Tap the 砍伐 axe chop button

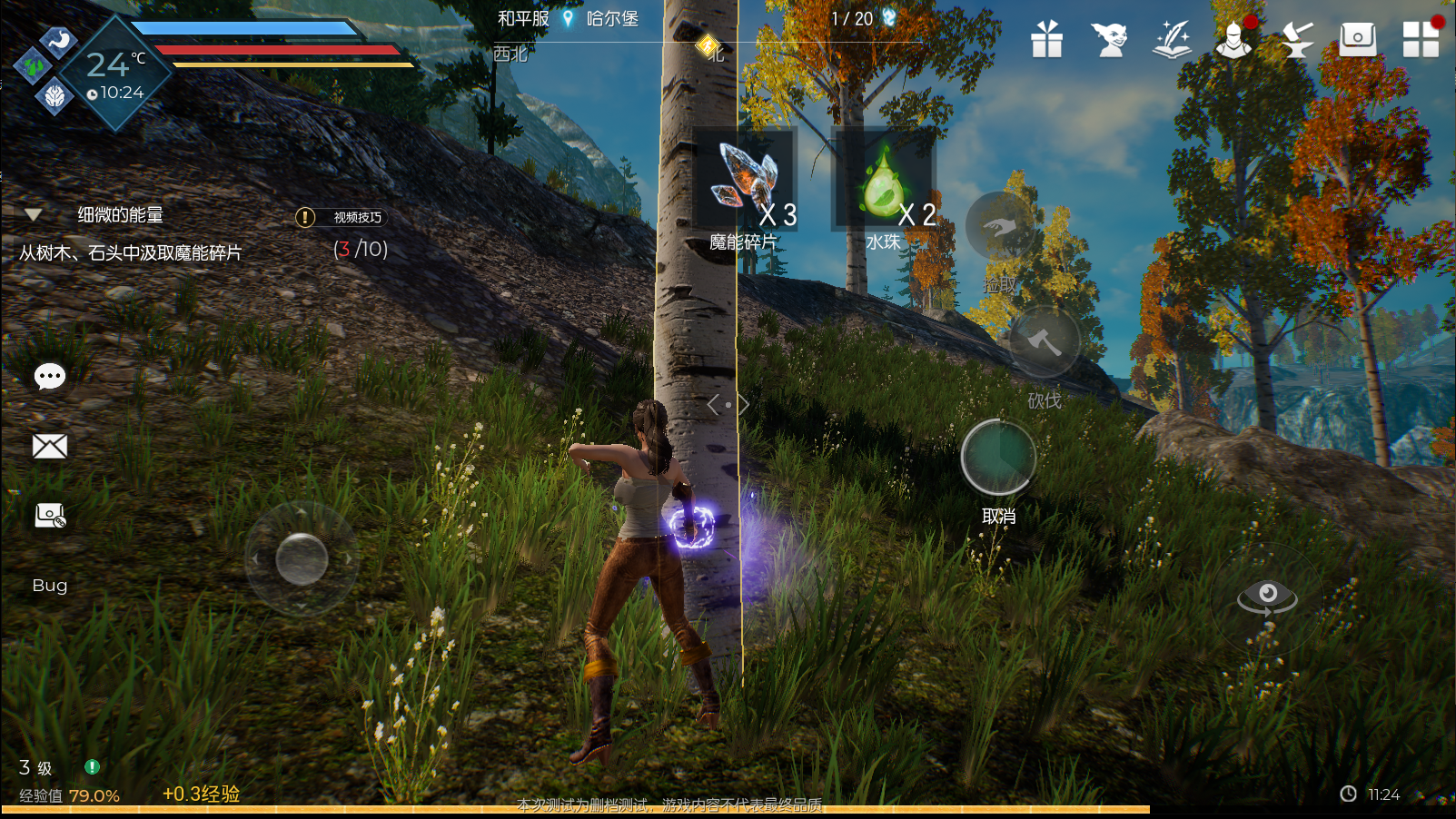click(1045, 342)
